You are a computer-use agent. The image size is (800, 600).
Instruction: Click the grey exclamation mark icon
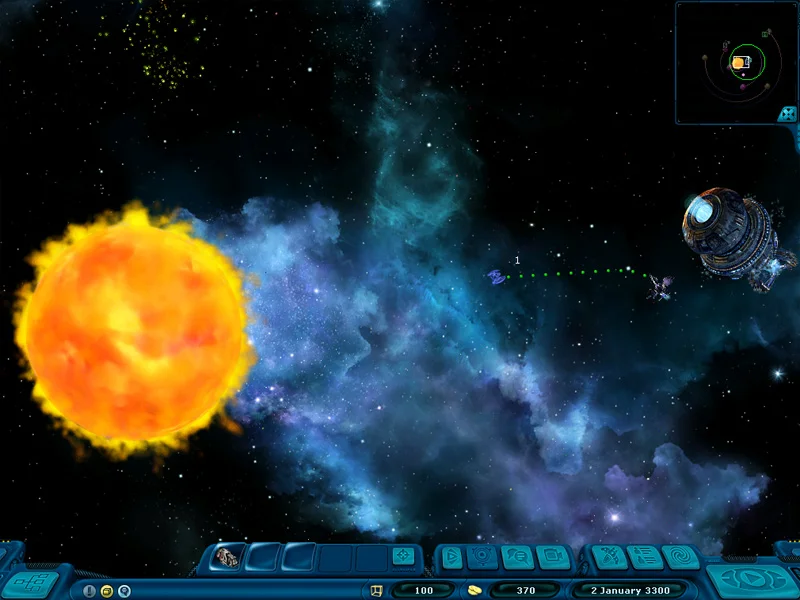coord(89,591)
